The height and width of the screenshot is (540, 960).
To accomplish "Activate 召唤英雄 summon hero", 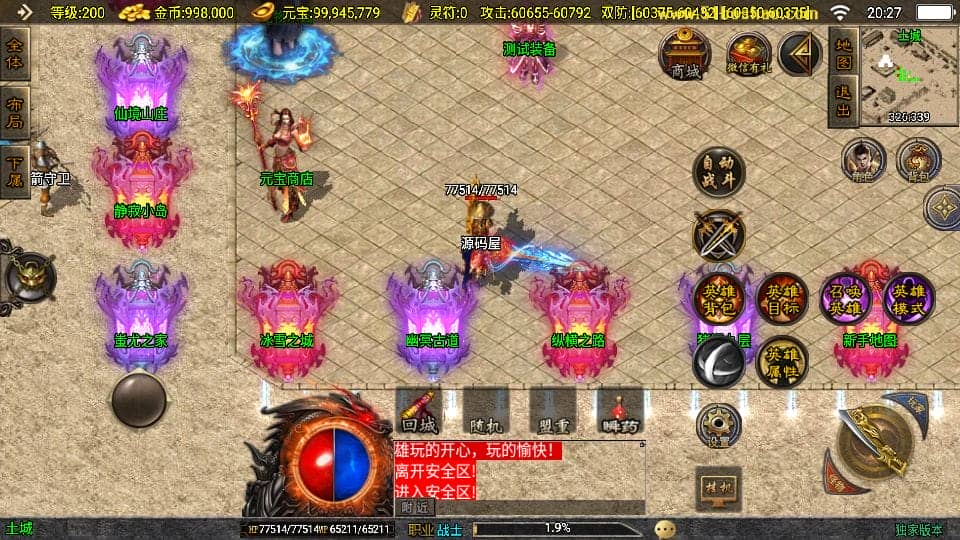I will pos(846,298).
